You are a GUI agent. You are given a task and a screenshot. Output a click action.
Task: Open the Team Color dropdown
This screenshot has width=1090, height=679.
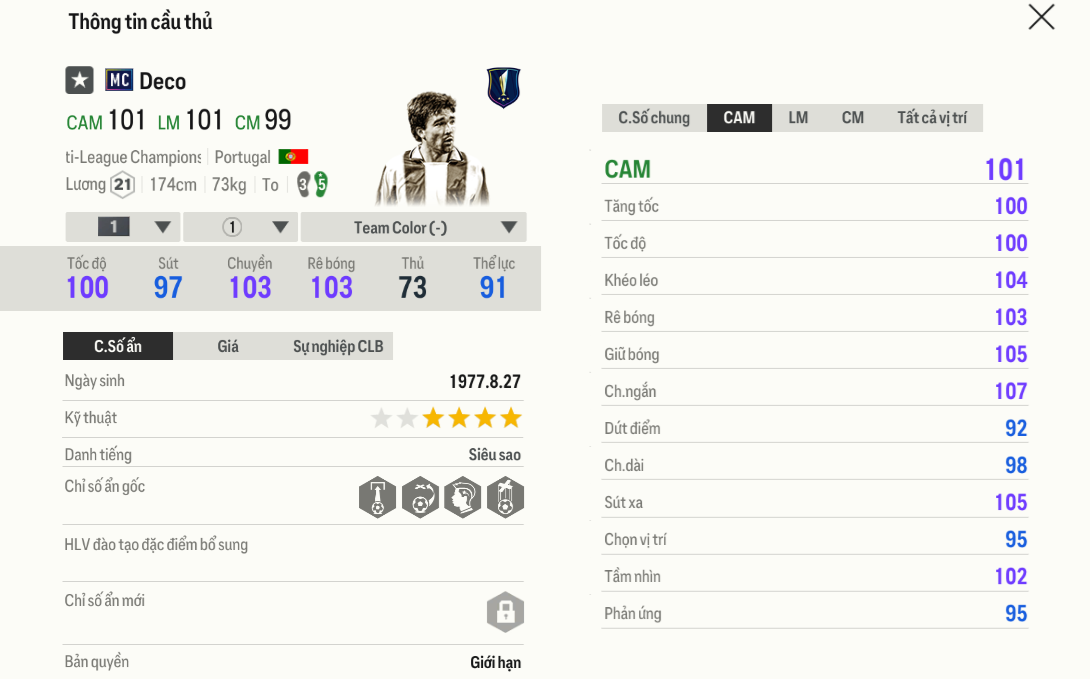(413, 227)
